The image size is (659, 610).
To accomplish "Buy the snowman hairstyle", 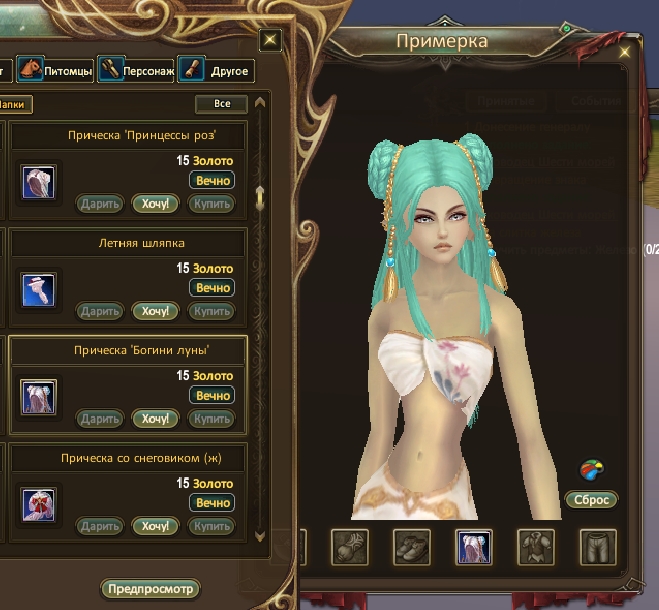I will click(212, 526).
